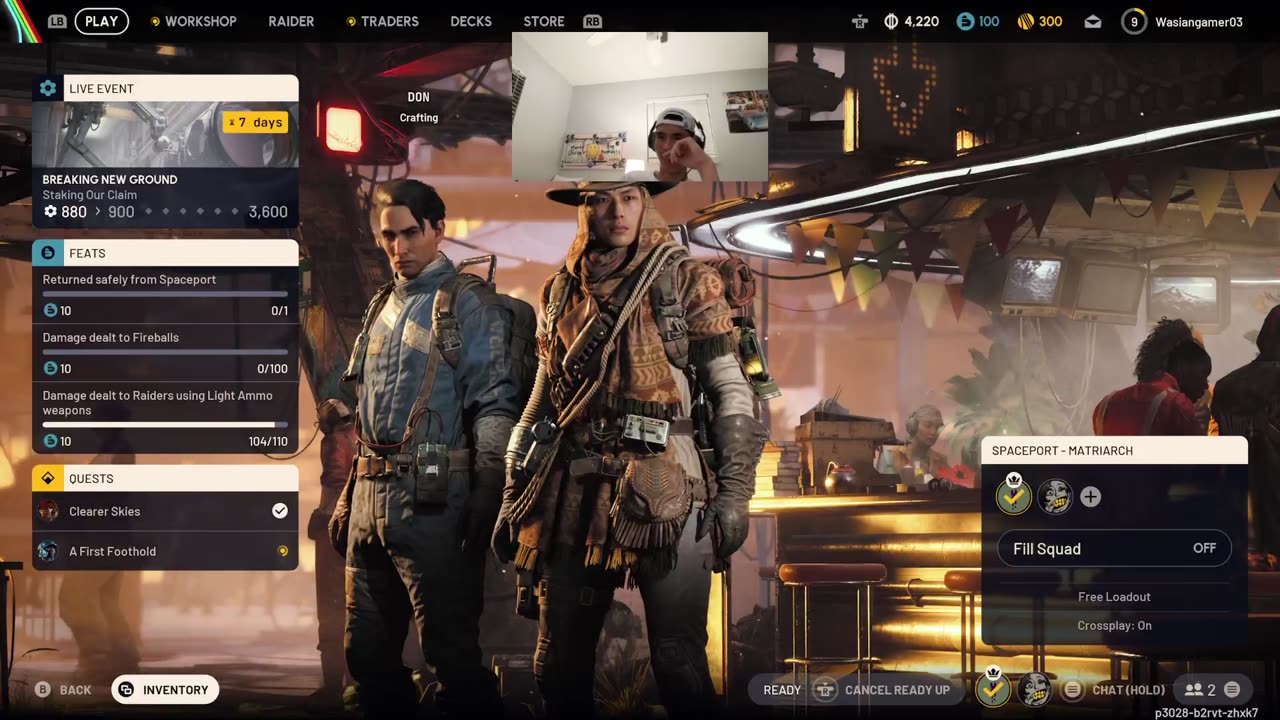Image resolution: width=1280 pixels, height=720 pixels.
Task: Open the A First Foothold quest
Action: click(165, 551)
